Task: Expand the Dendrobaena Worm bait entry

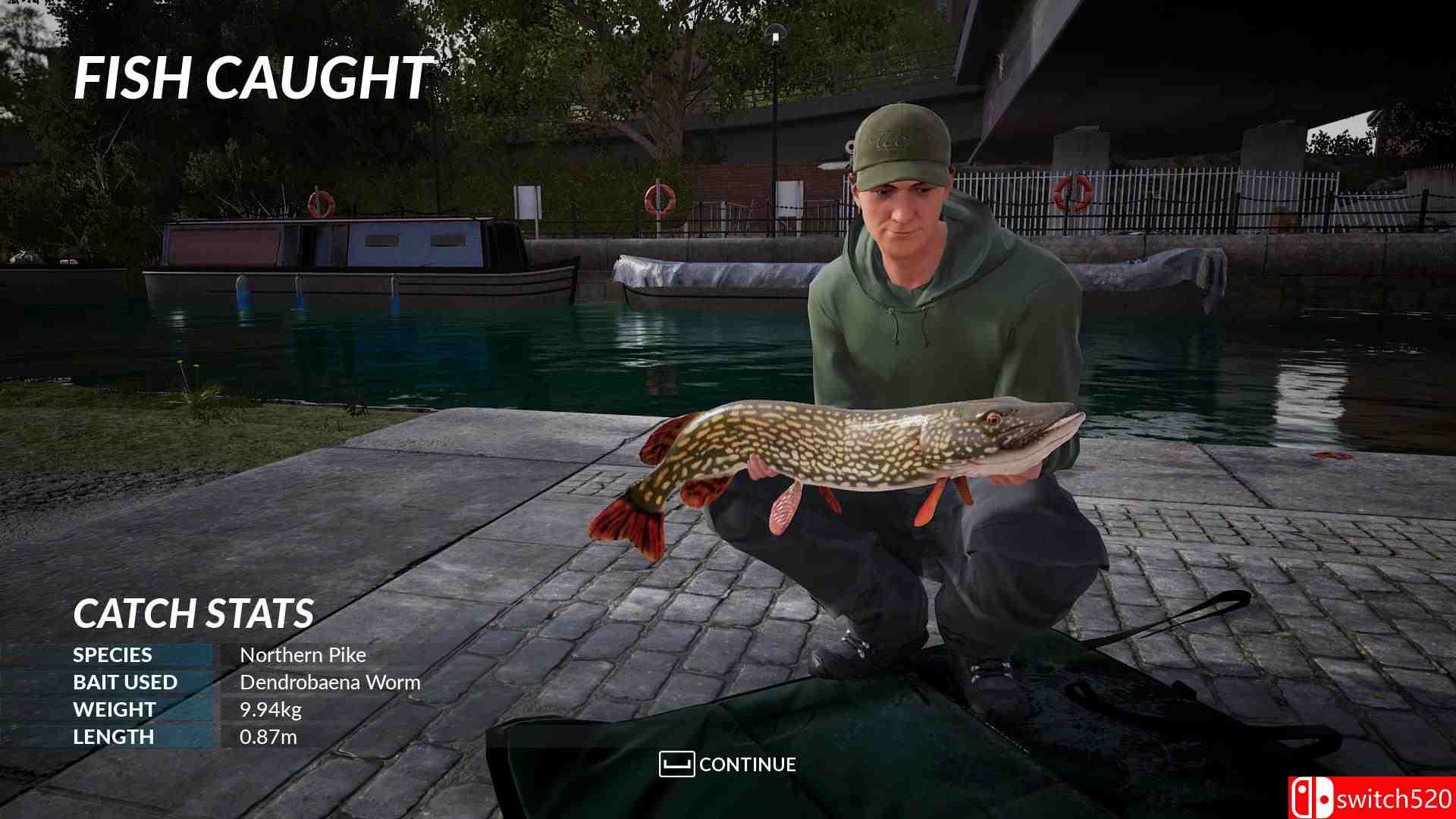Action: point(329,682)
